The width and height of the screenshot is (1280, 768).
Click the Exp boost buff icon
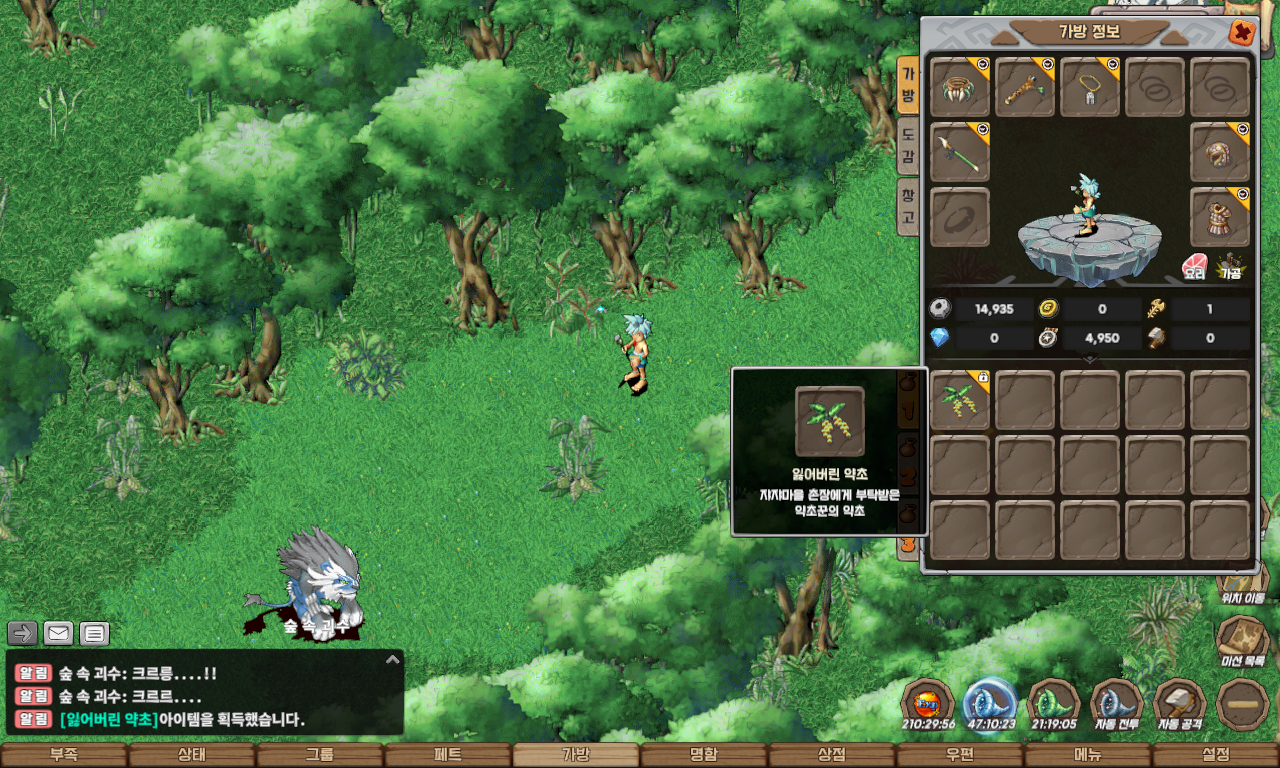[927, 703]
